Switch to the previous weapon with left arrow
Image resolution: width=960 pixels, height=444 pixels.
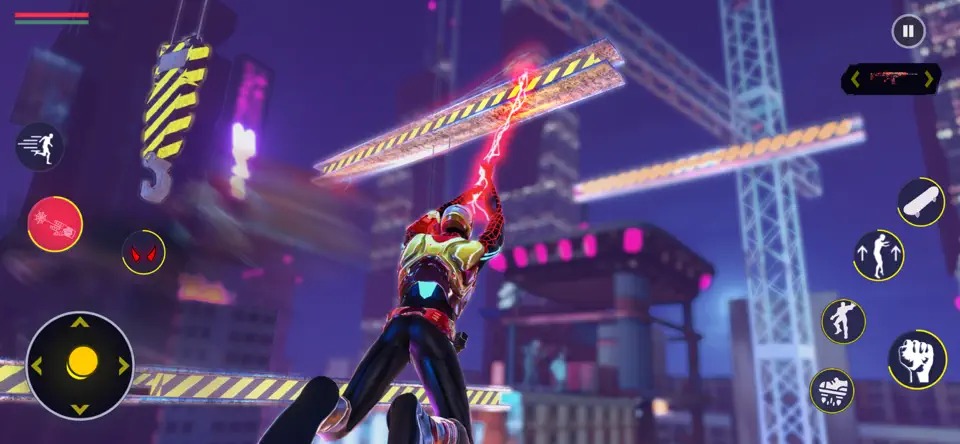[854, 78]
